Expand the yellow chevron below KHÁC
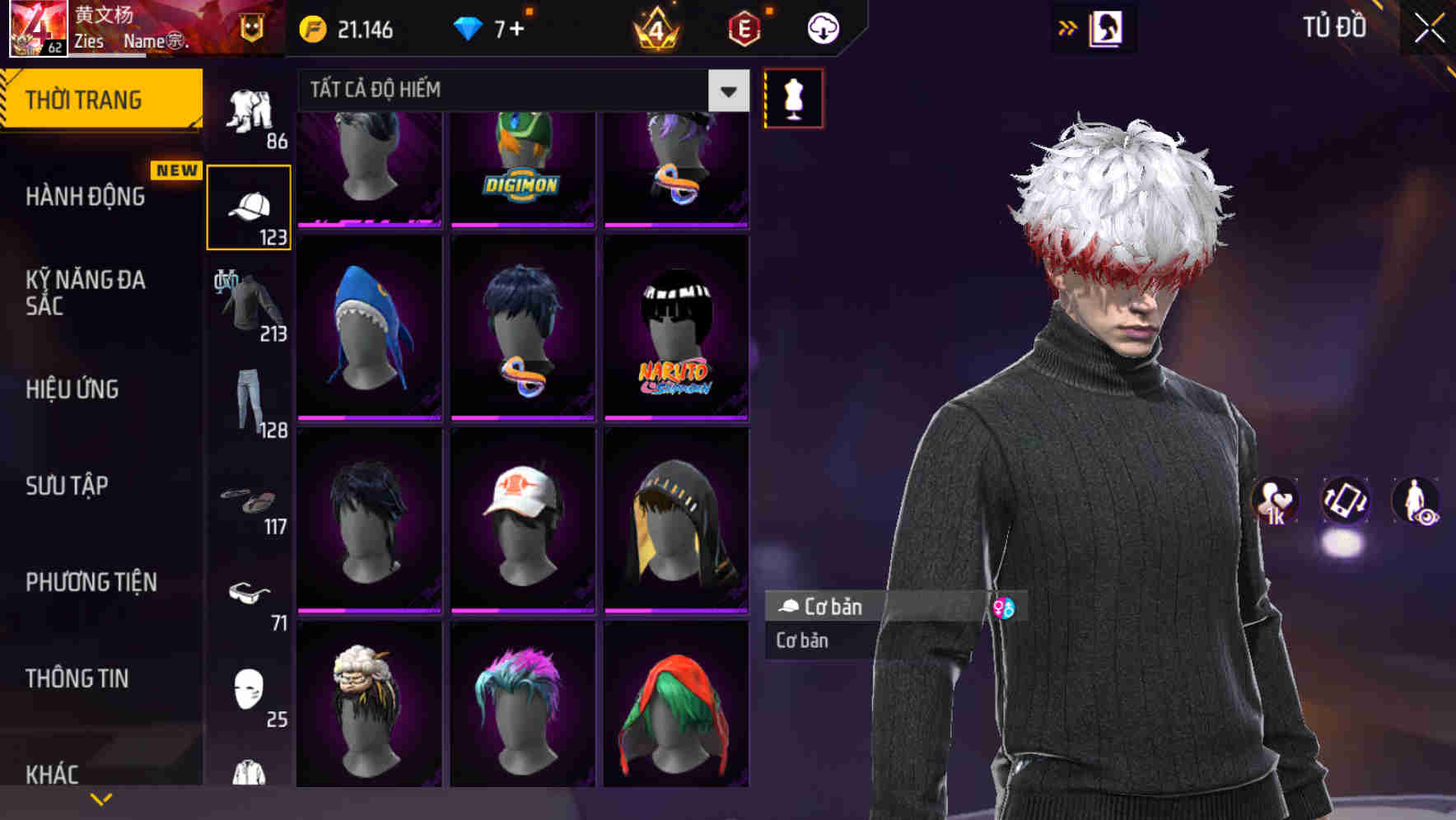Screen dimensions: 1456x820 click(101, 798)
